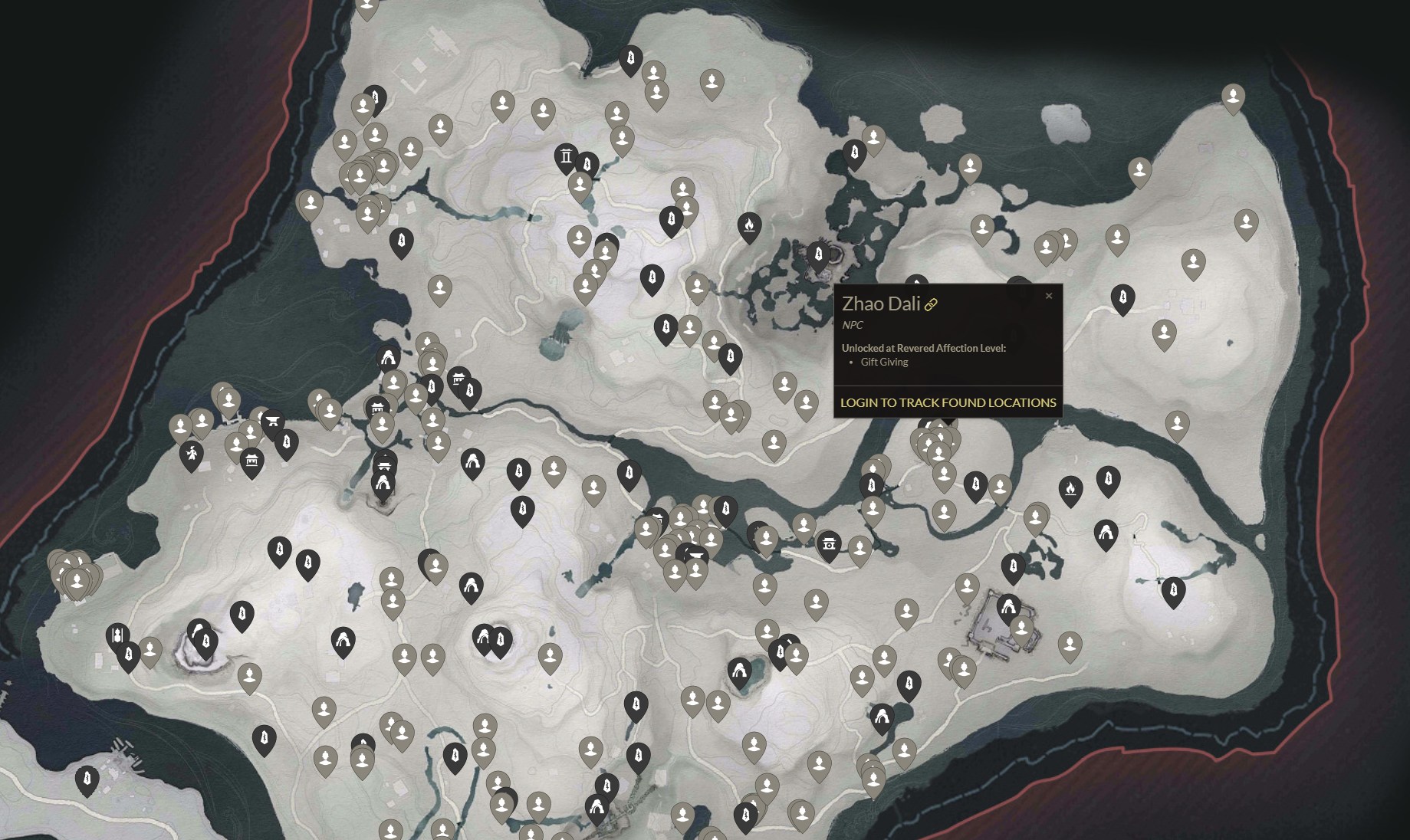Close the Zhao Dali information popup

(x=1049, y=296)
